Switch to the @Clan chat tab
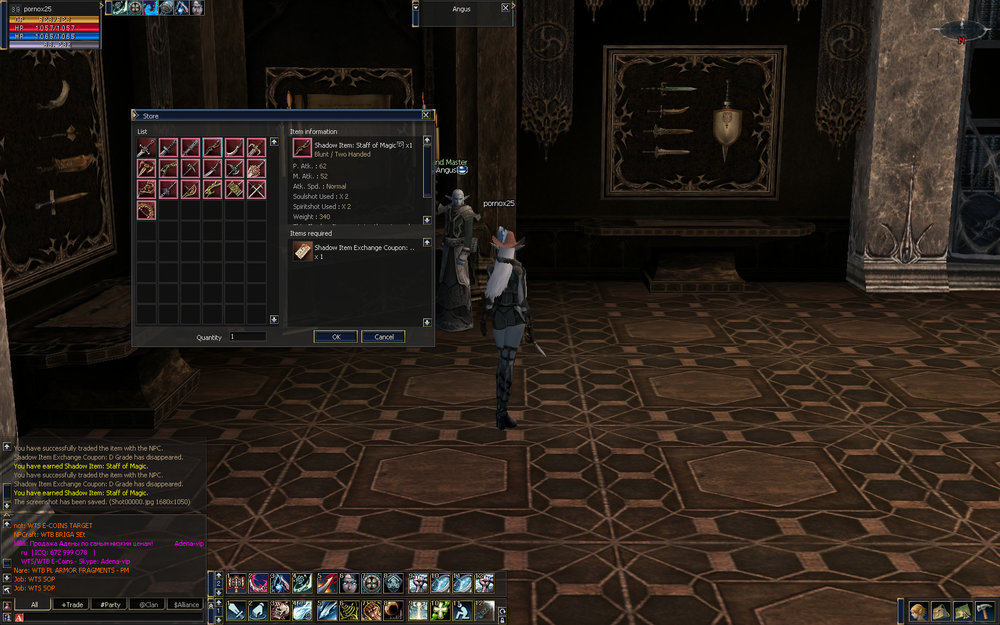Viewport: 1000px width, 625px height. 146,605
